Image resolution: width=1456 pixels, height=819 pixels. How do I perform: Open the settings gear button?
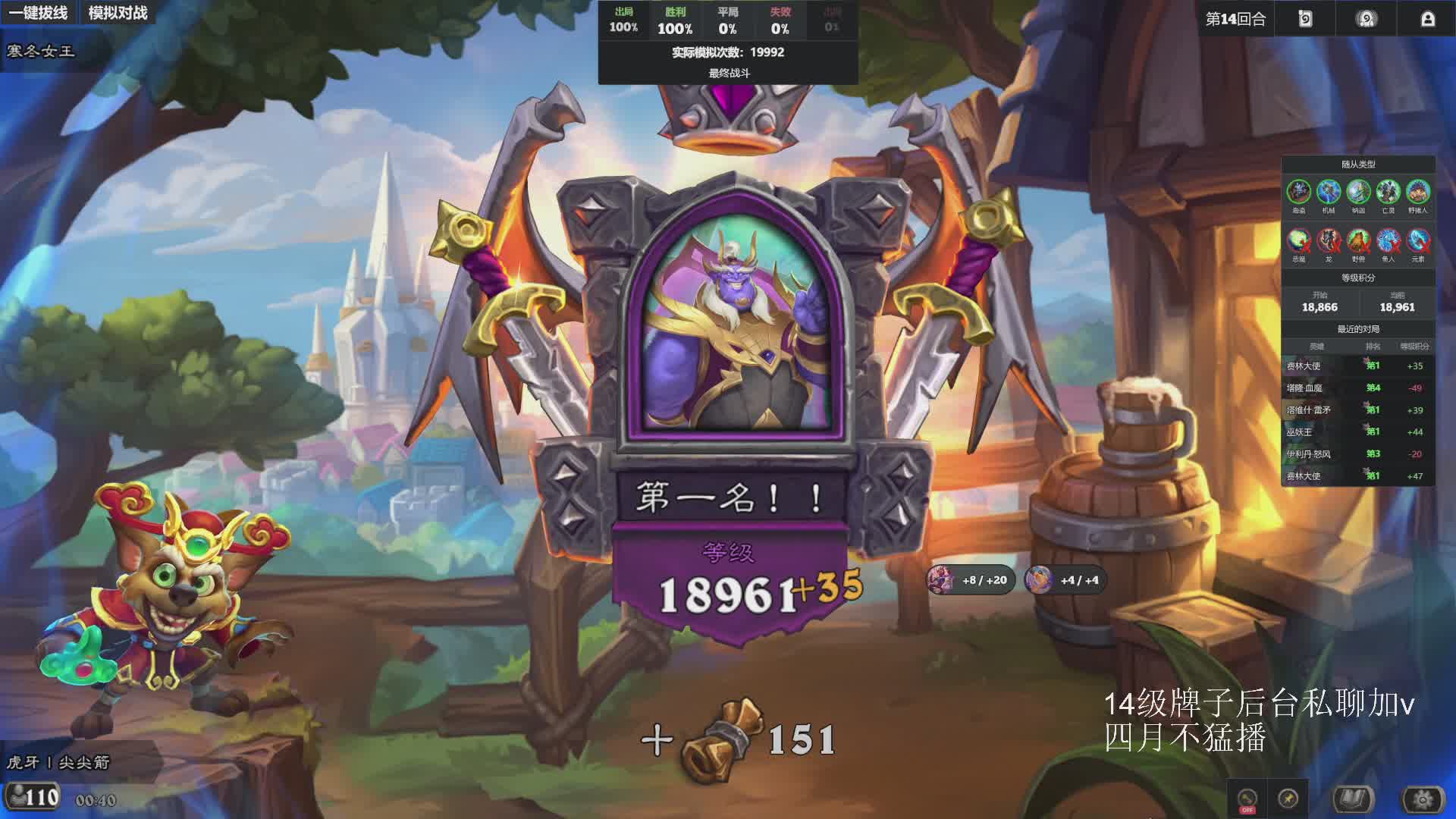[x=1423, y=799]
